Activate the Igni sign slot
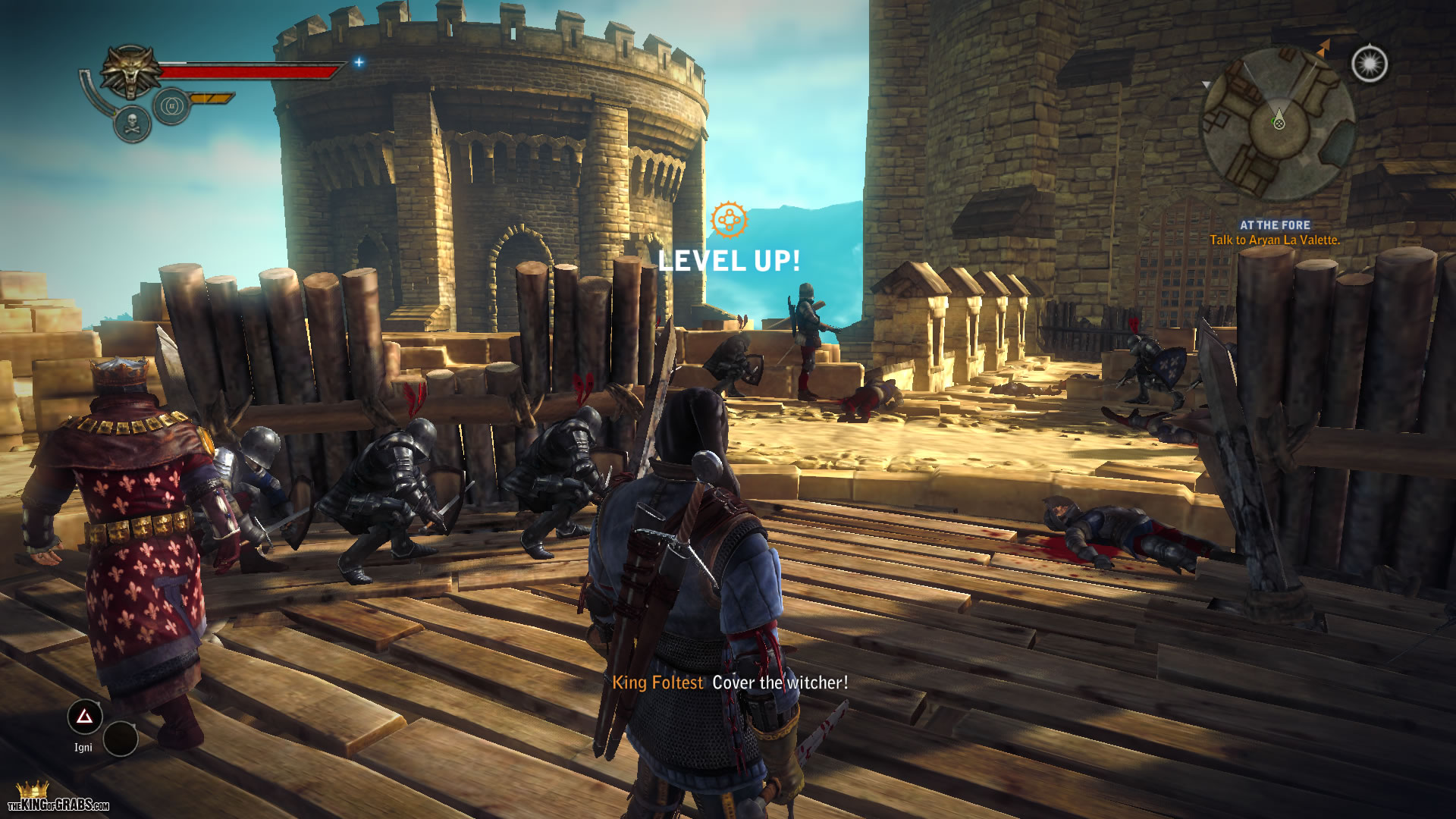 tap(84, 717)
